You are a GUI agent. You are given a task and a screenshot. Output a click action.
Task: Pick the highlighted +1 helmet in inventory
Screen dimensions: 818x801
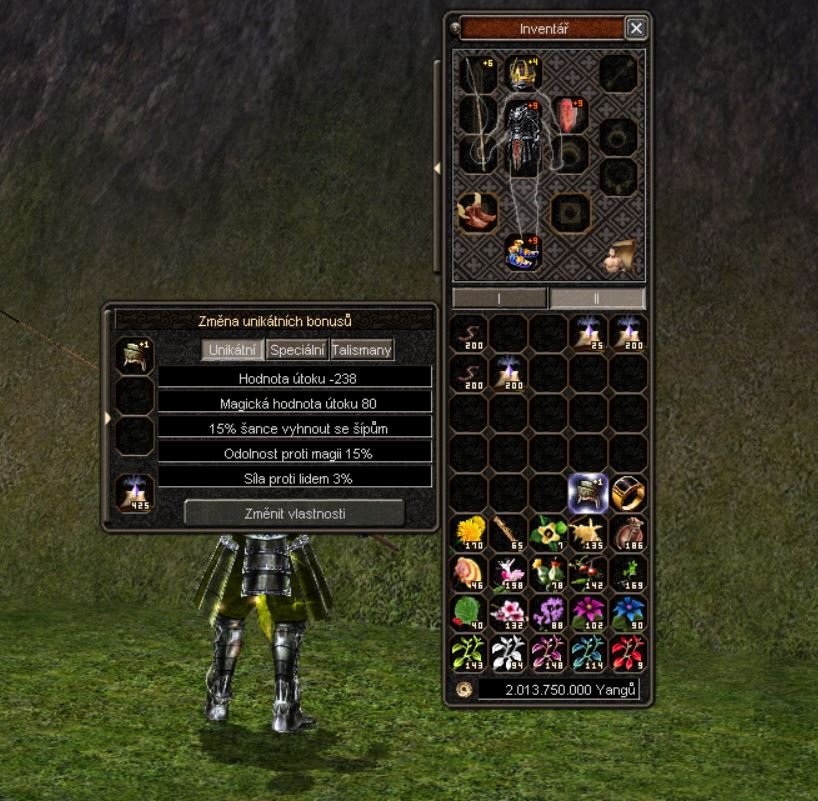[588, 492]
